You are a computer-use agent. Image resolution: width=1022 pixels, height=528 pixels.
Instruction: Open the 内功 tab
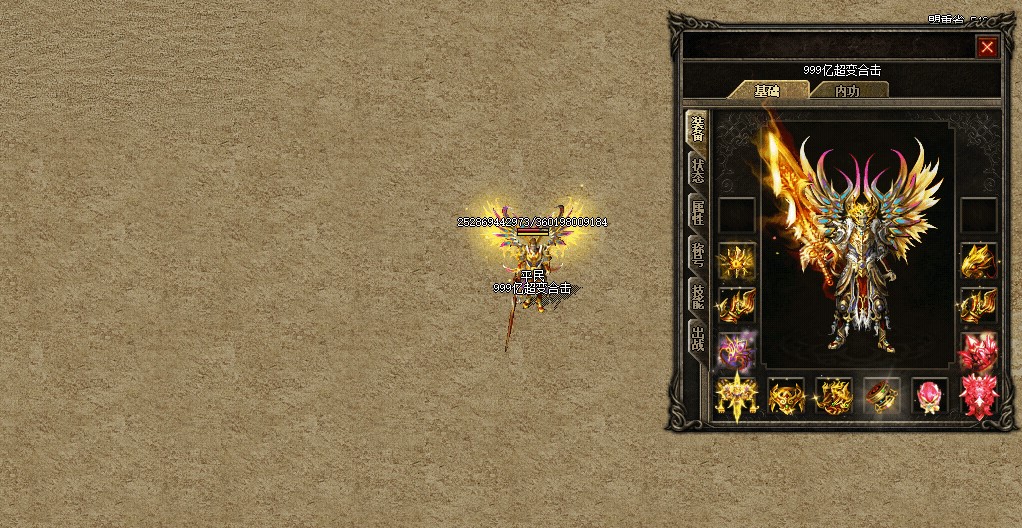point(847,90)
